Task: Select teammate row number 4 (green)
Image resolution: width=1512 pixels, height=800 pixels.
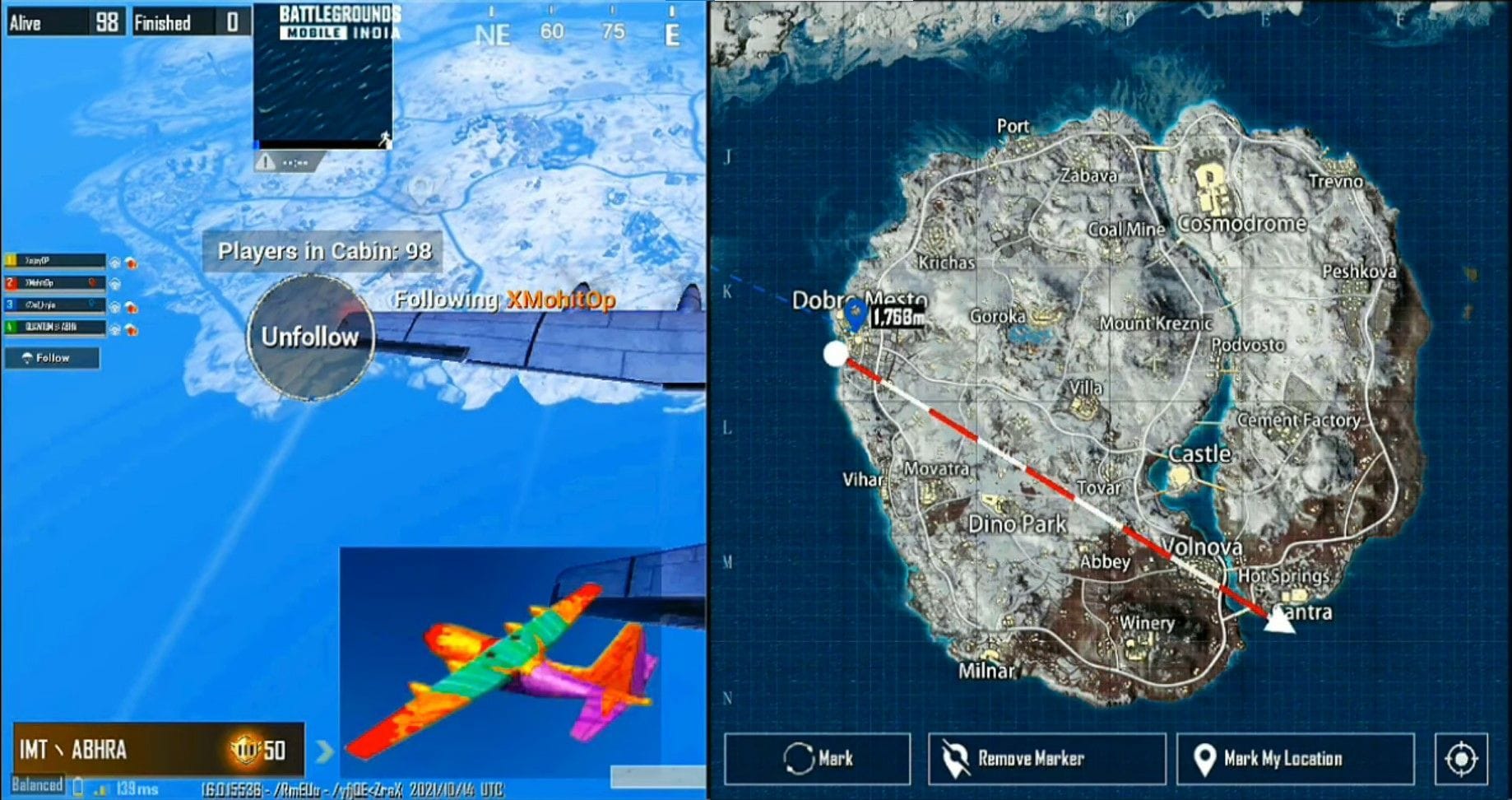Action: (56, 327)
